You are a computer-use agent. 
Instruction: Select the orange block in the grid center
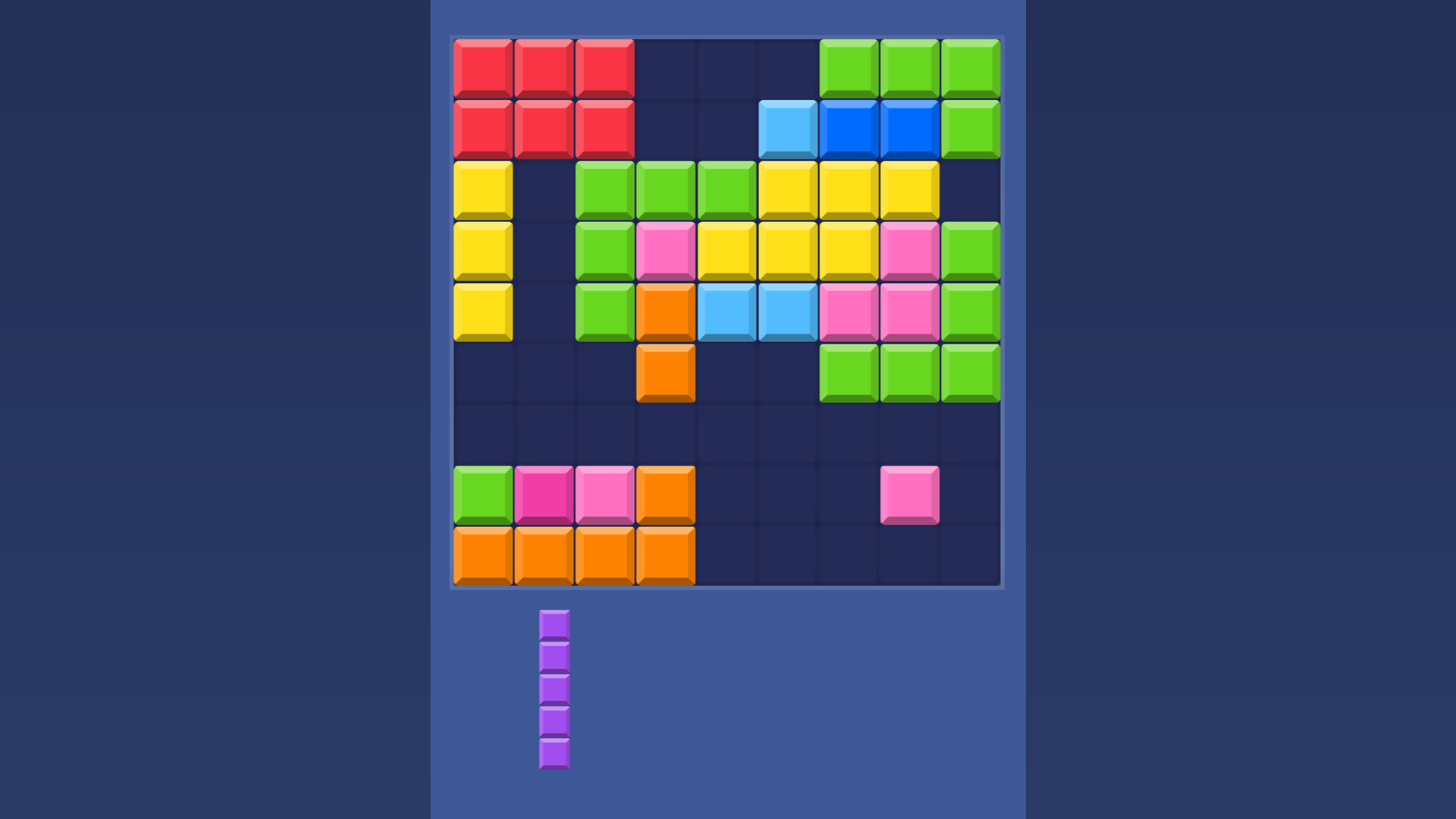[x=665, y=372]
